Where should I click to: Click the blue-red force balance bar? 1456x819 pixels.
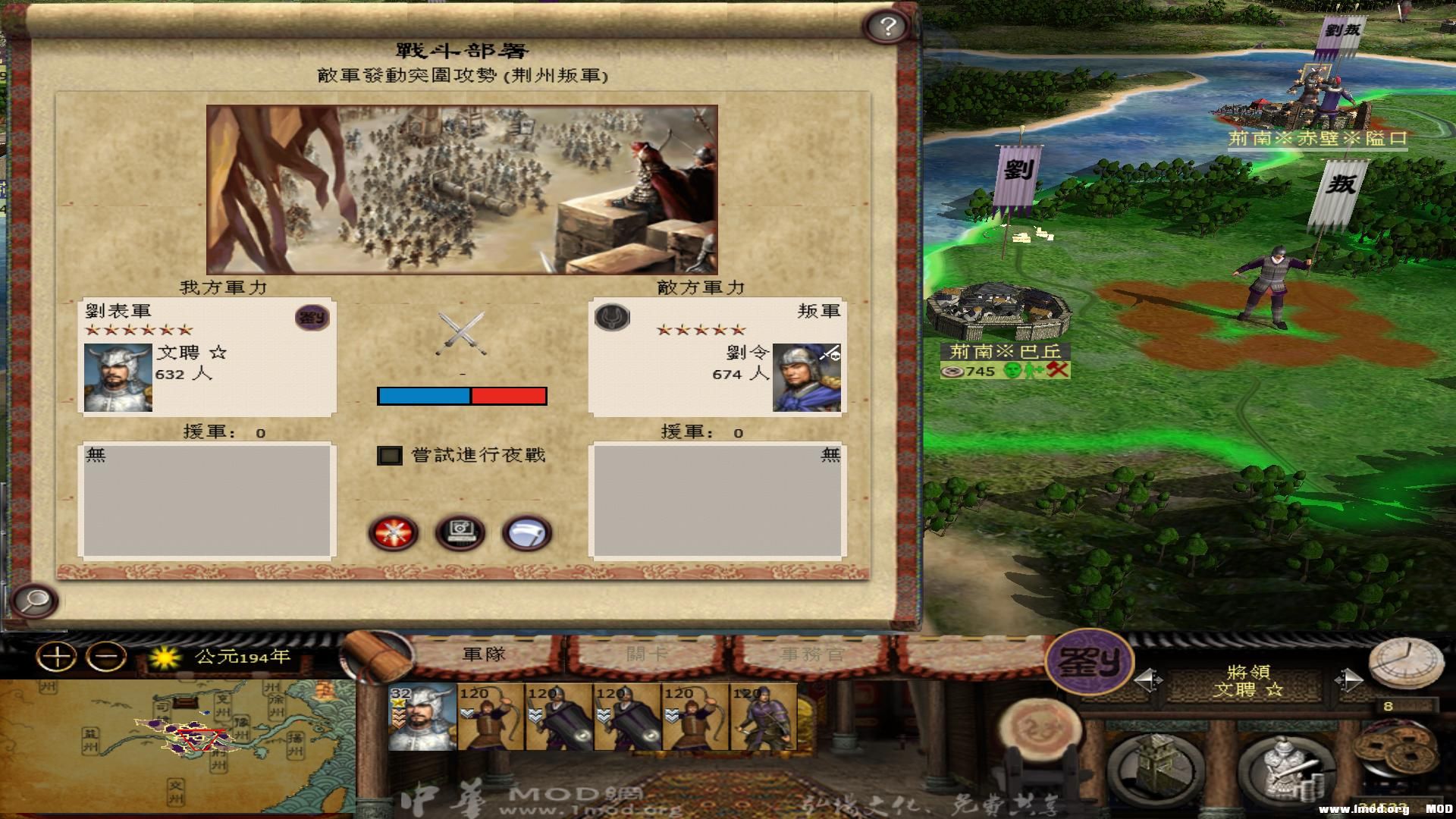coord(461,395)
